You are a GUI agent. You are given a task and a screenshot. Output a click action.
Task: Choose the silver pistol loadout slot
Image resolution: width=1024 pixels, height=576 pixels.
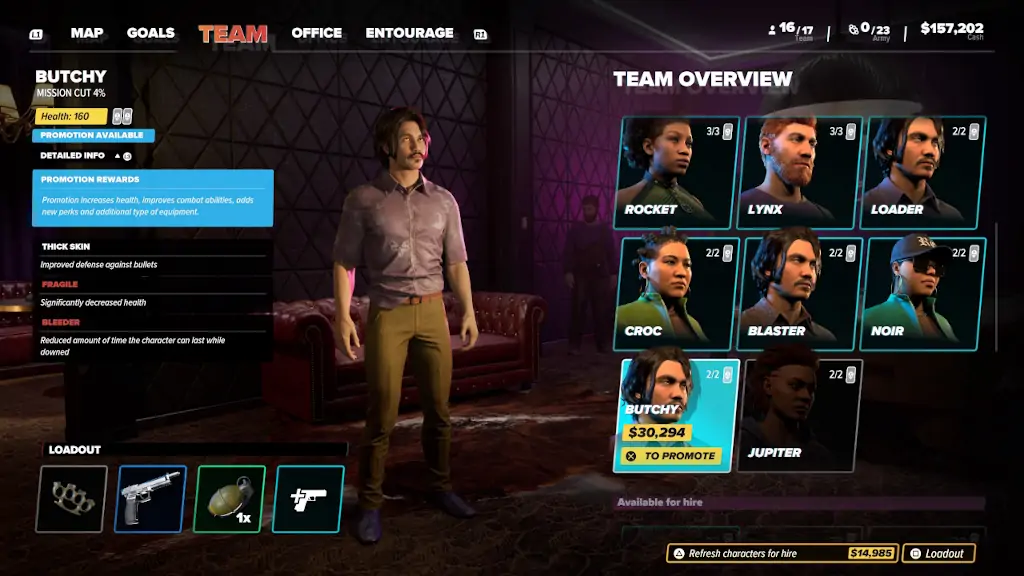(151, 499)
